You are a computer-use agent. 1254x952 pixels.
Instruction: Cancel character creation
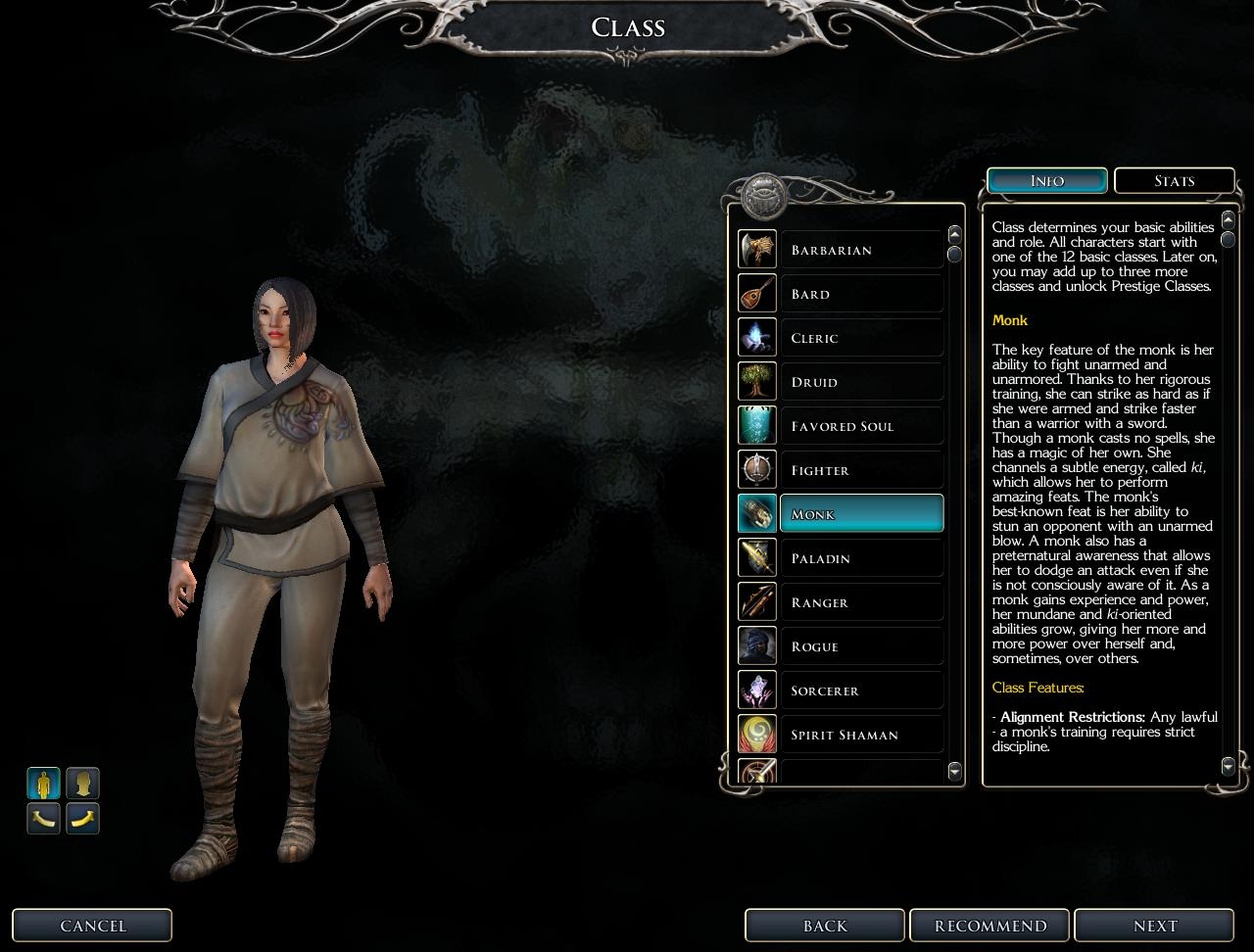pyautogui.click(x=92, y=926)
